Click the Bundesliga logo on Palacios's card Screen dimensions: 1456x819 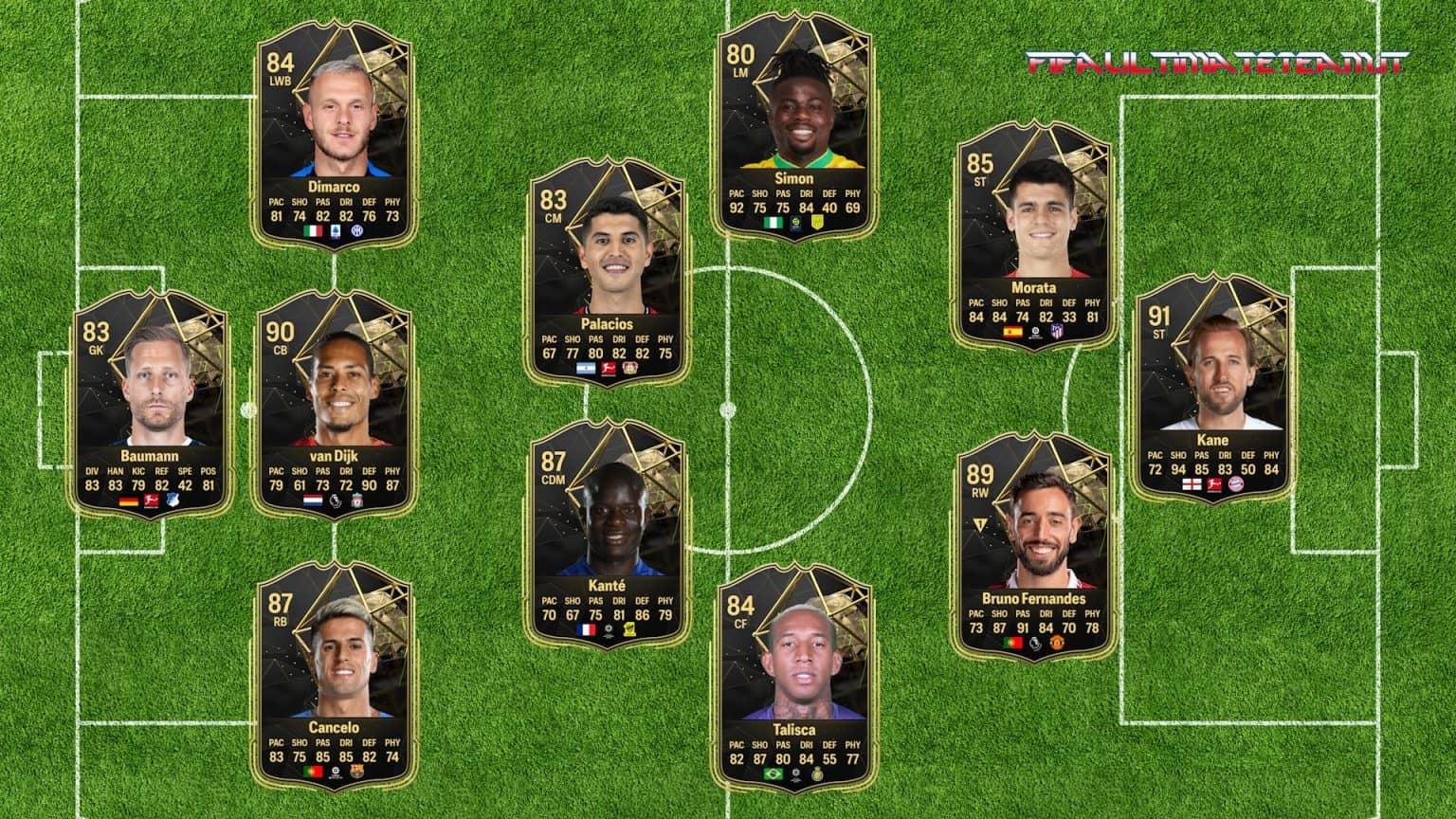point(609,369)
